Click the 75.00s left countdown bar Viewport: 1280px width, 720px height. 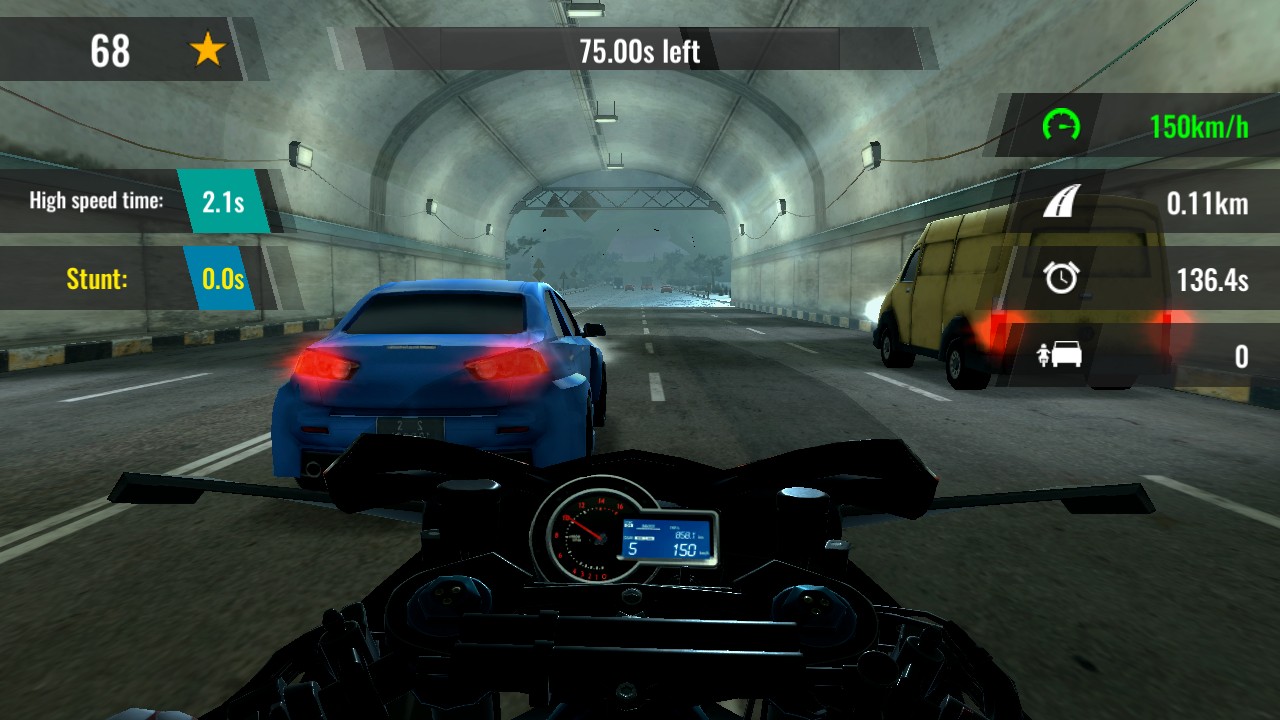638,52
